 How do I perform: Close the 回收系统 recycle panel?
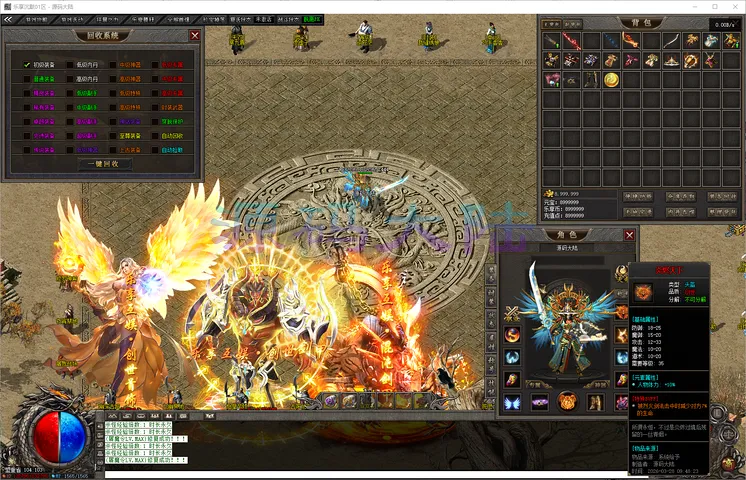tap(195, 35)
